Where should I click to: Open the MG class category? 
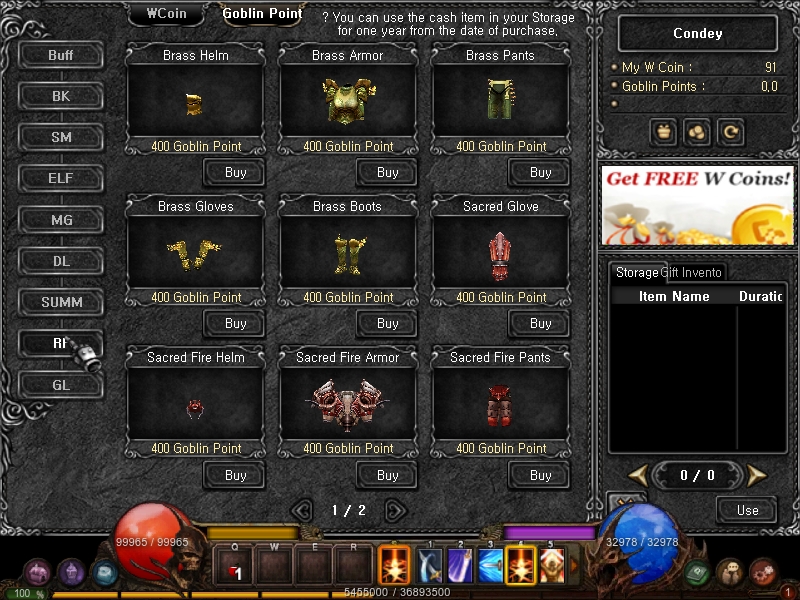pos(61,220)
